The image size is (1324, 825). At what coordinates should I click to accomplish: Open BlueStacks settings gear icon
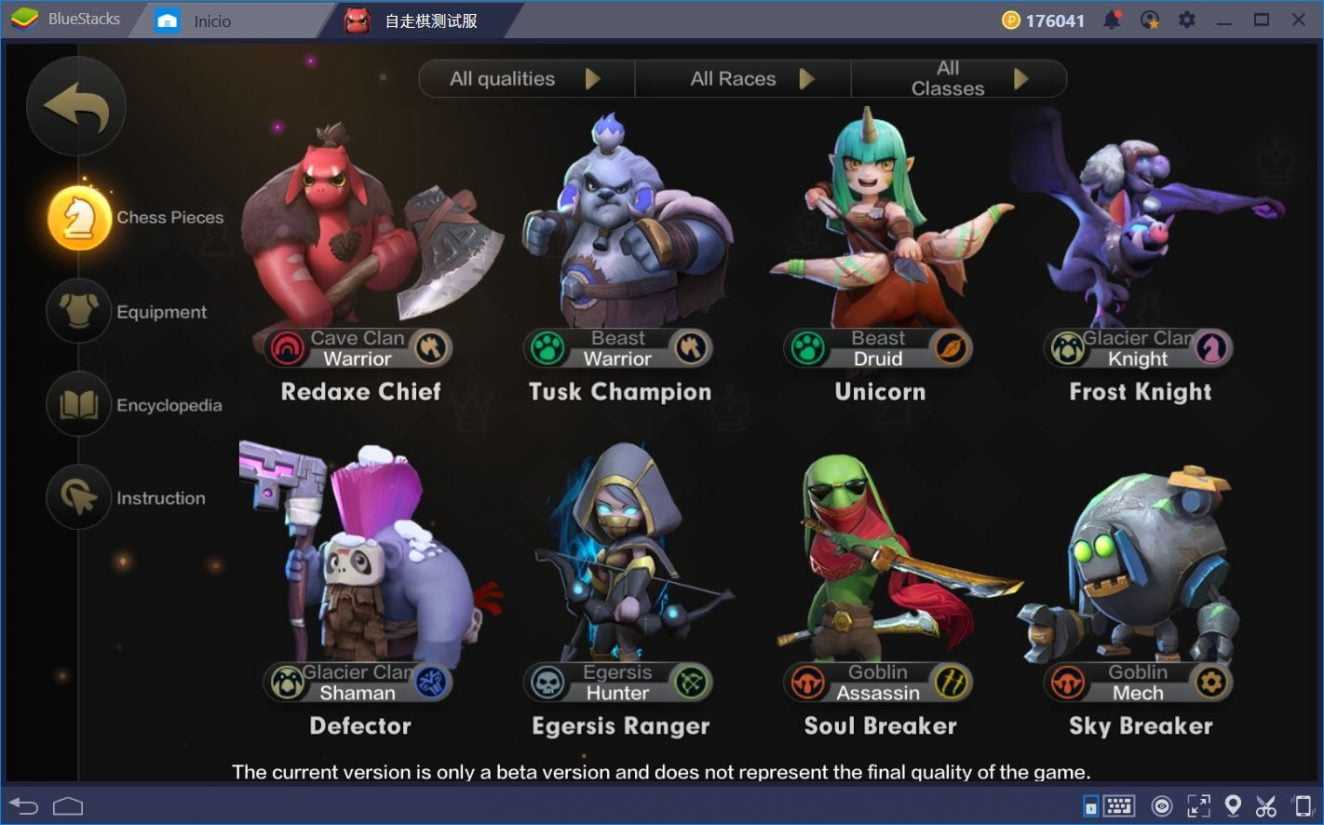[1187, 20]
